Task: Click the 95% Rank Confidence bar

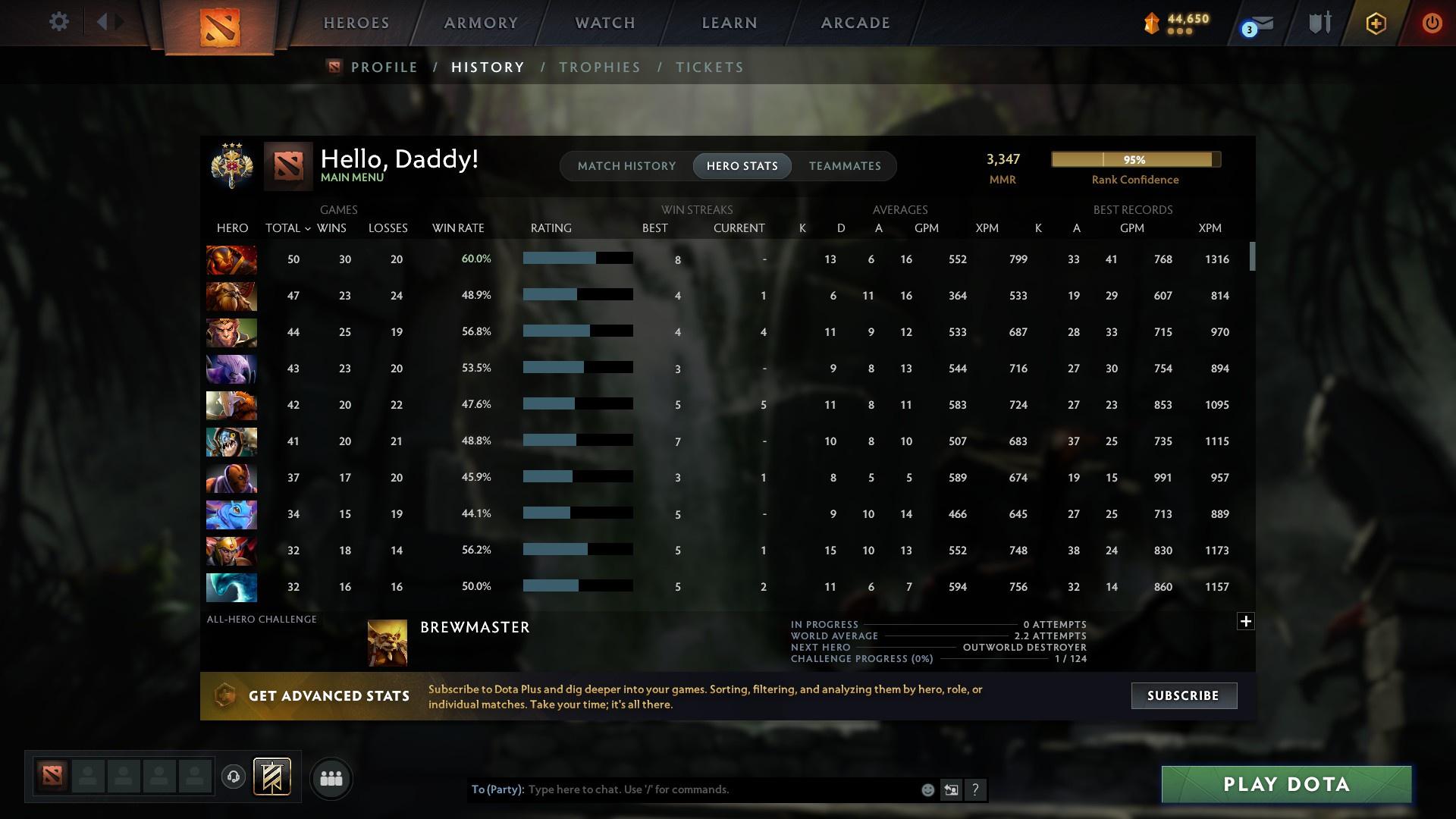Action: (x=1134, y=159)
